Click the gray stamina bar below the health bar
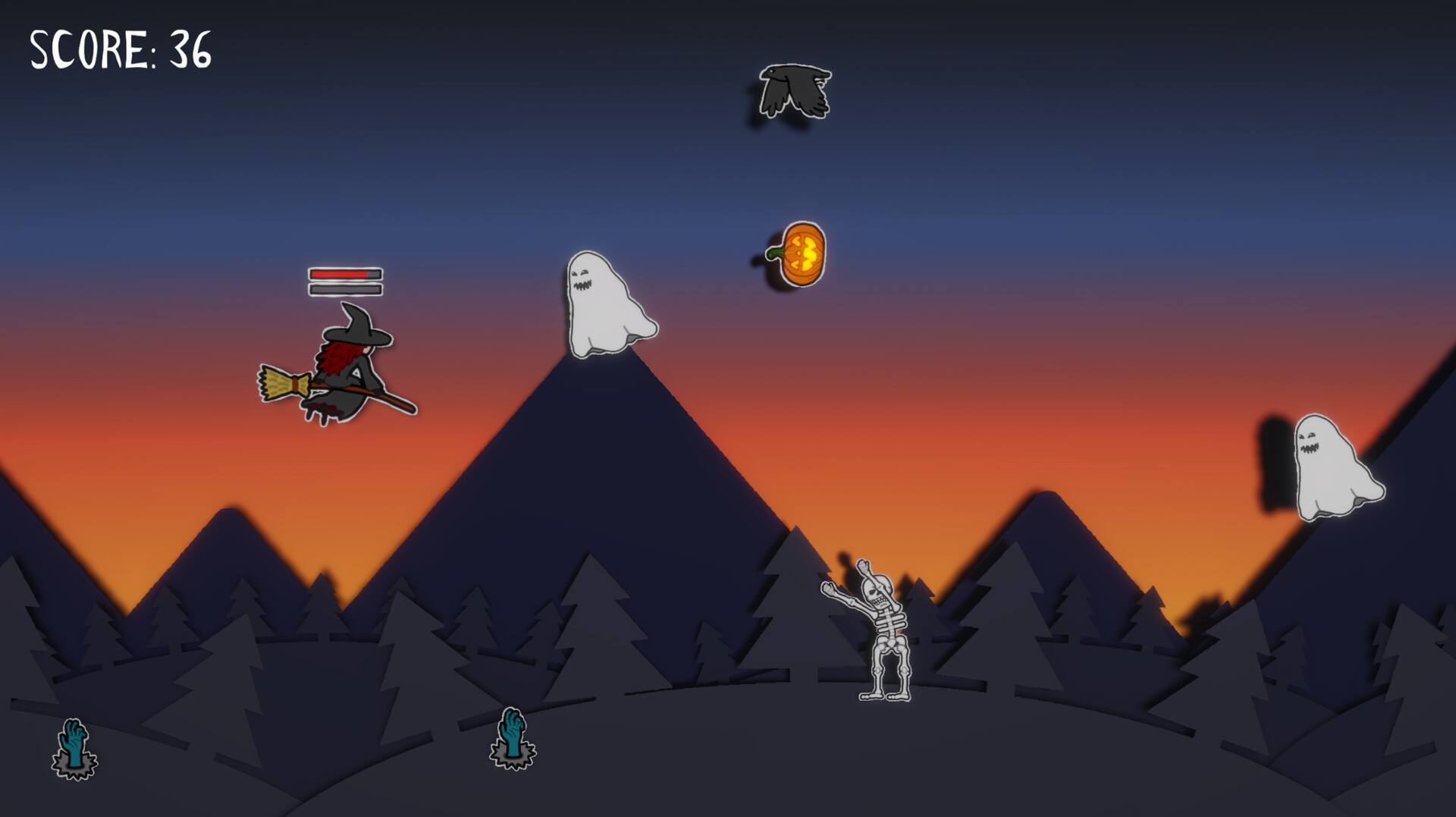The width and height of the screenshot is (1456, 817). pos(342,290)
